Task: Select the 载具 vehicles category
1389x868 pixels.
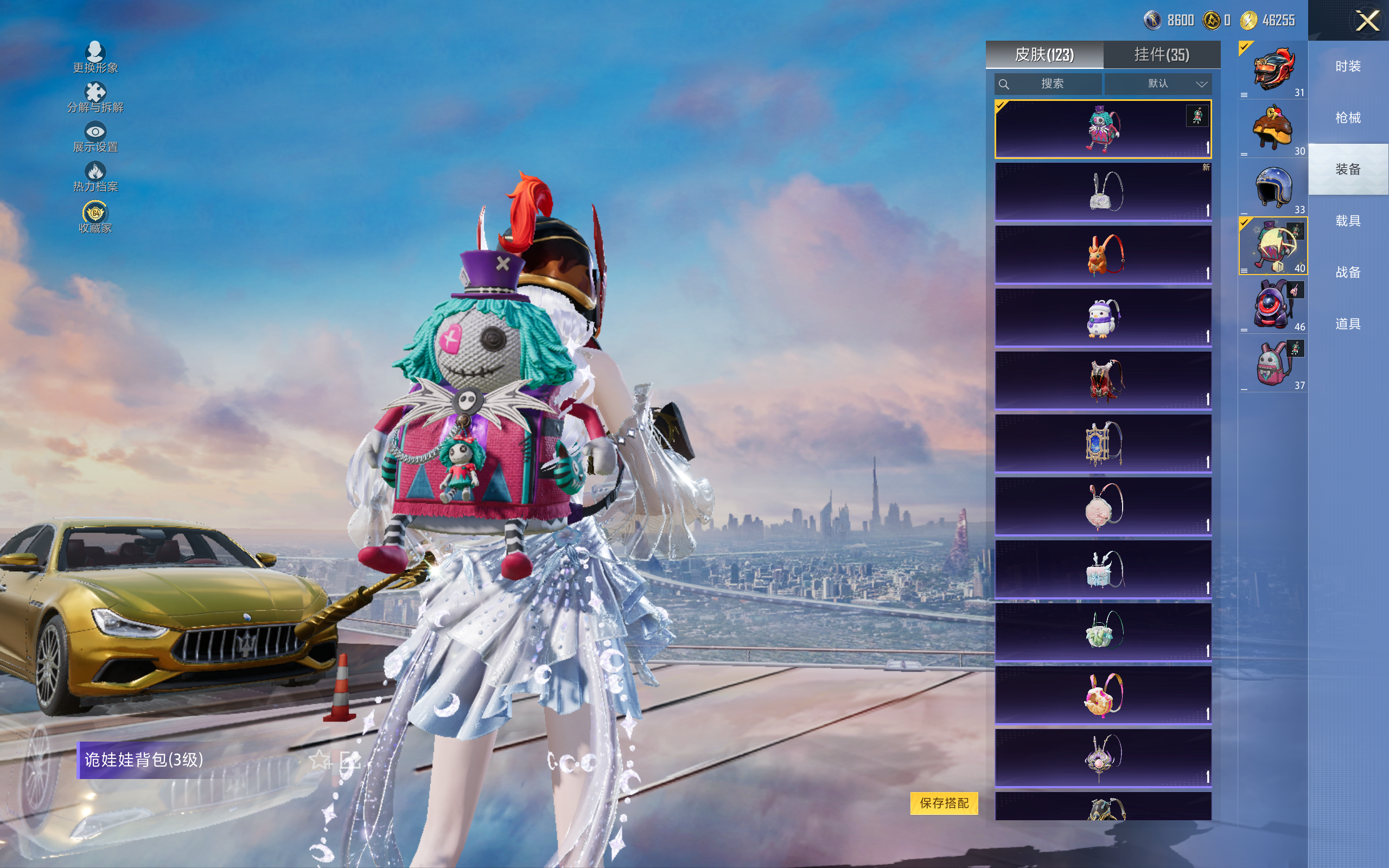Action: coord(1348,221)
